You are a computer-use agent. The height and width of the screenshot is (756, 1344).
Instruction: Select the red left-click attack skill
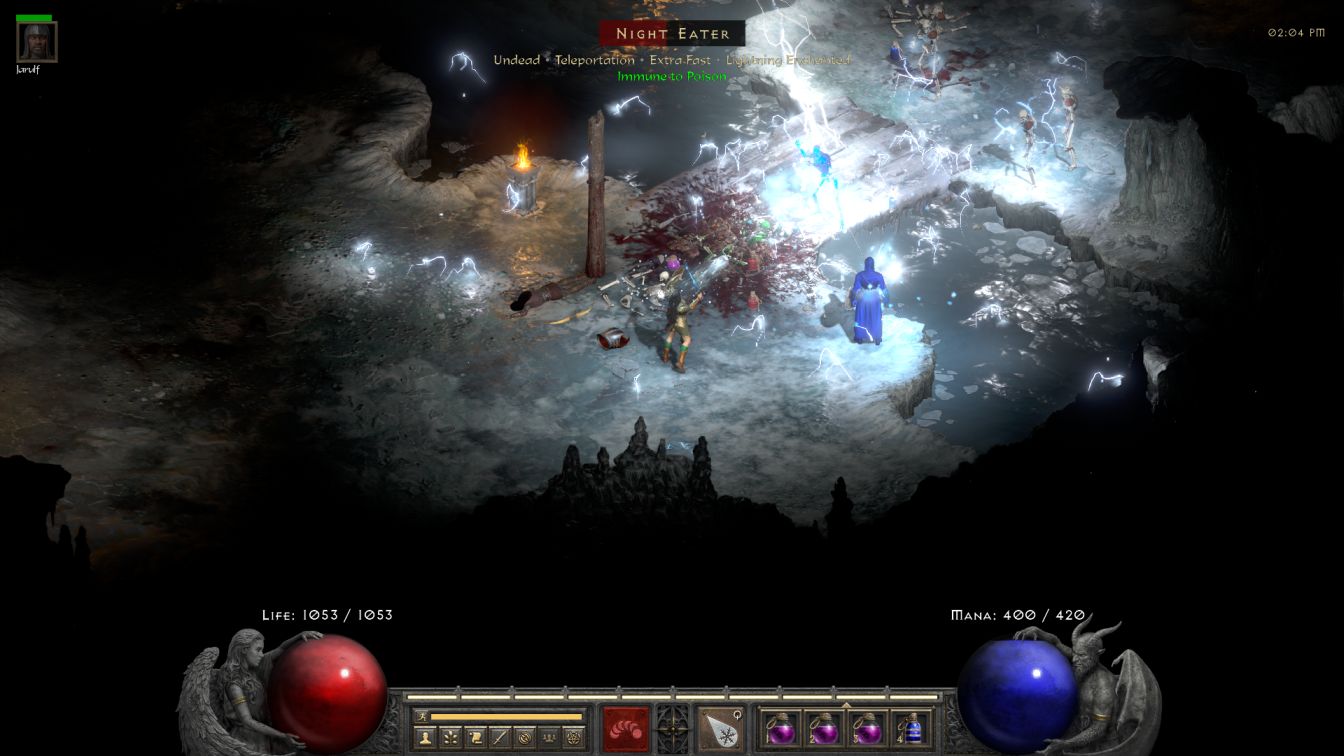click(x=626, y=727)
